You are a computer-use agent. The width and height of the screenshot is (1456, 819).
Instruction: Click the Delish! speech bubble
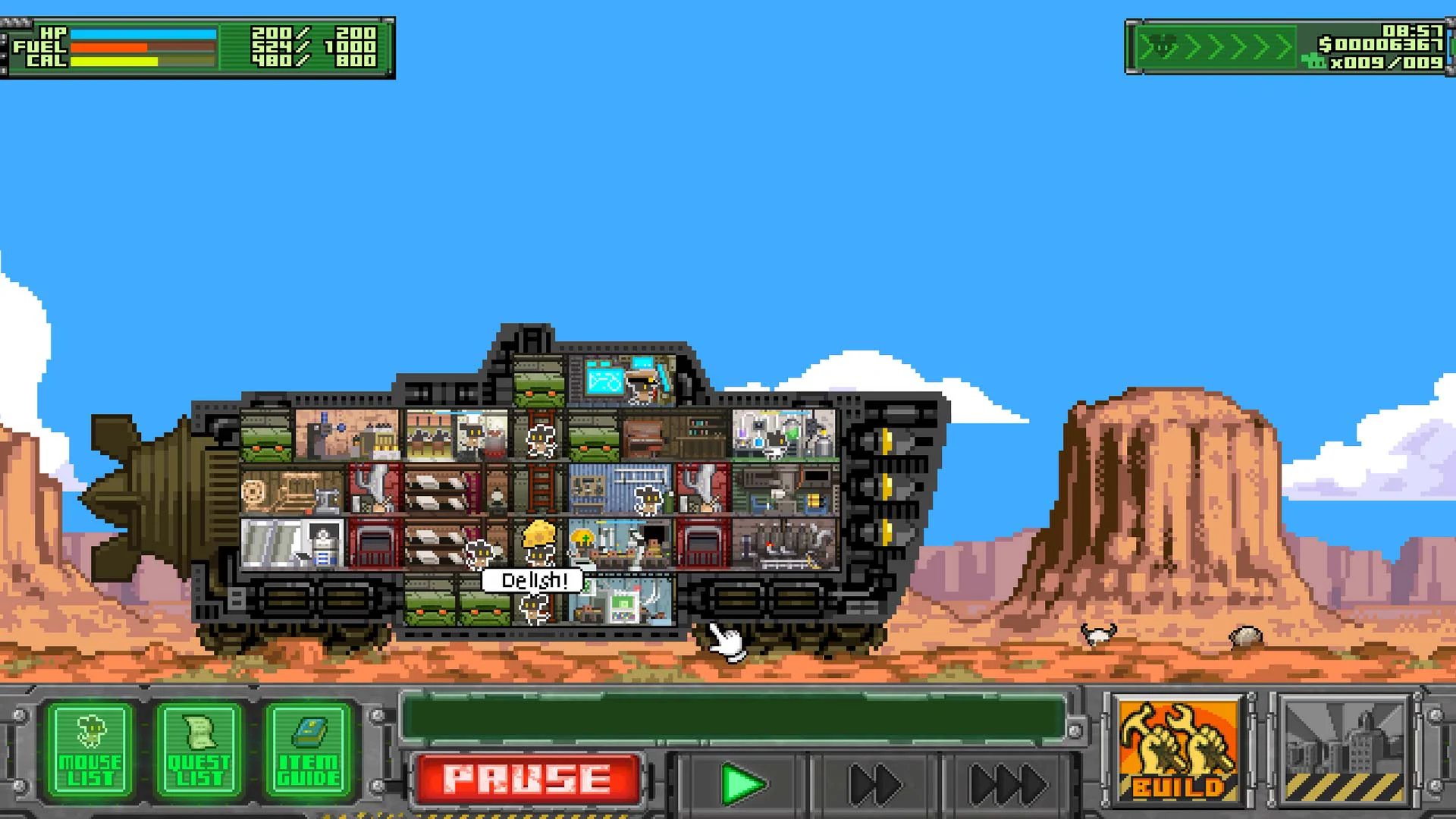[x=531, y=579]
